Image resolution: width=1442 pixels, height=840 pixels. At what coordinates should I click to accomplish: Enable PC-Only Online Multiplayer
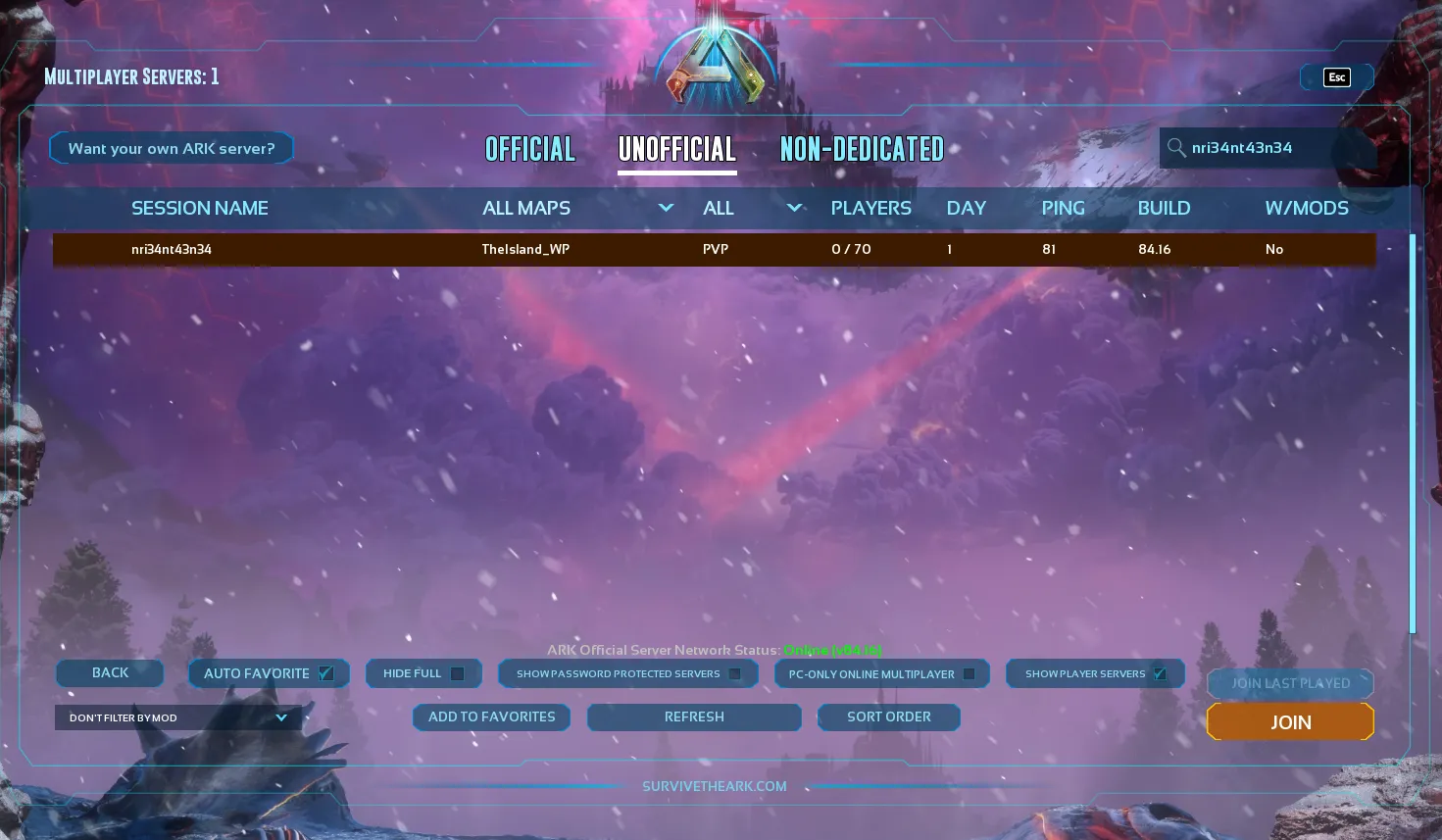pos(969,673)
